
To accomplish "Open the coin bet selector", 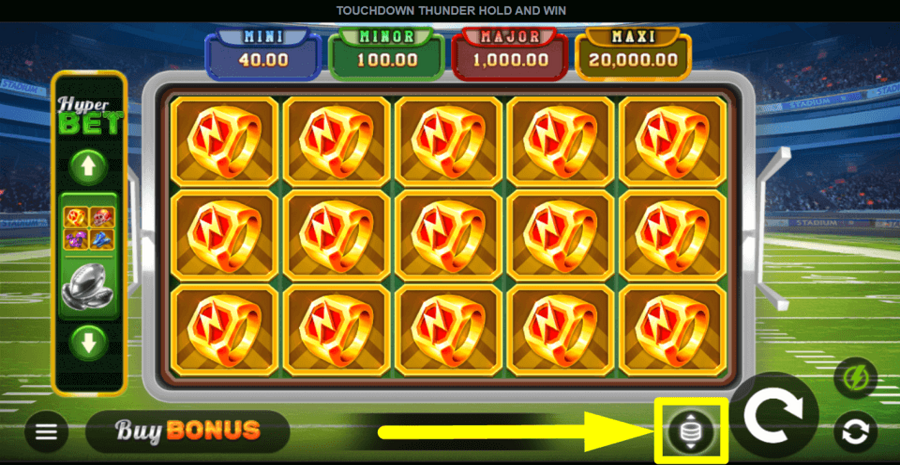I will 691,431.
